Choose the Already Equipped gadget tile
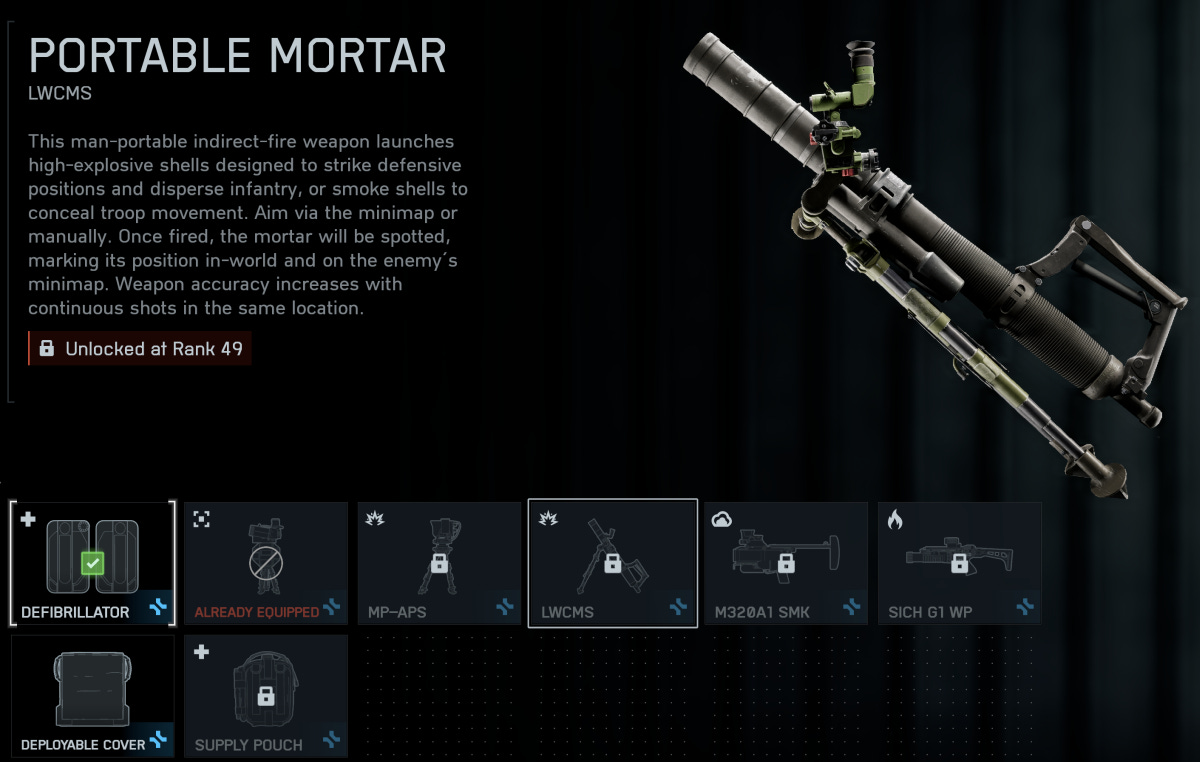The image size is (1200, 762). tap(266, 563)
